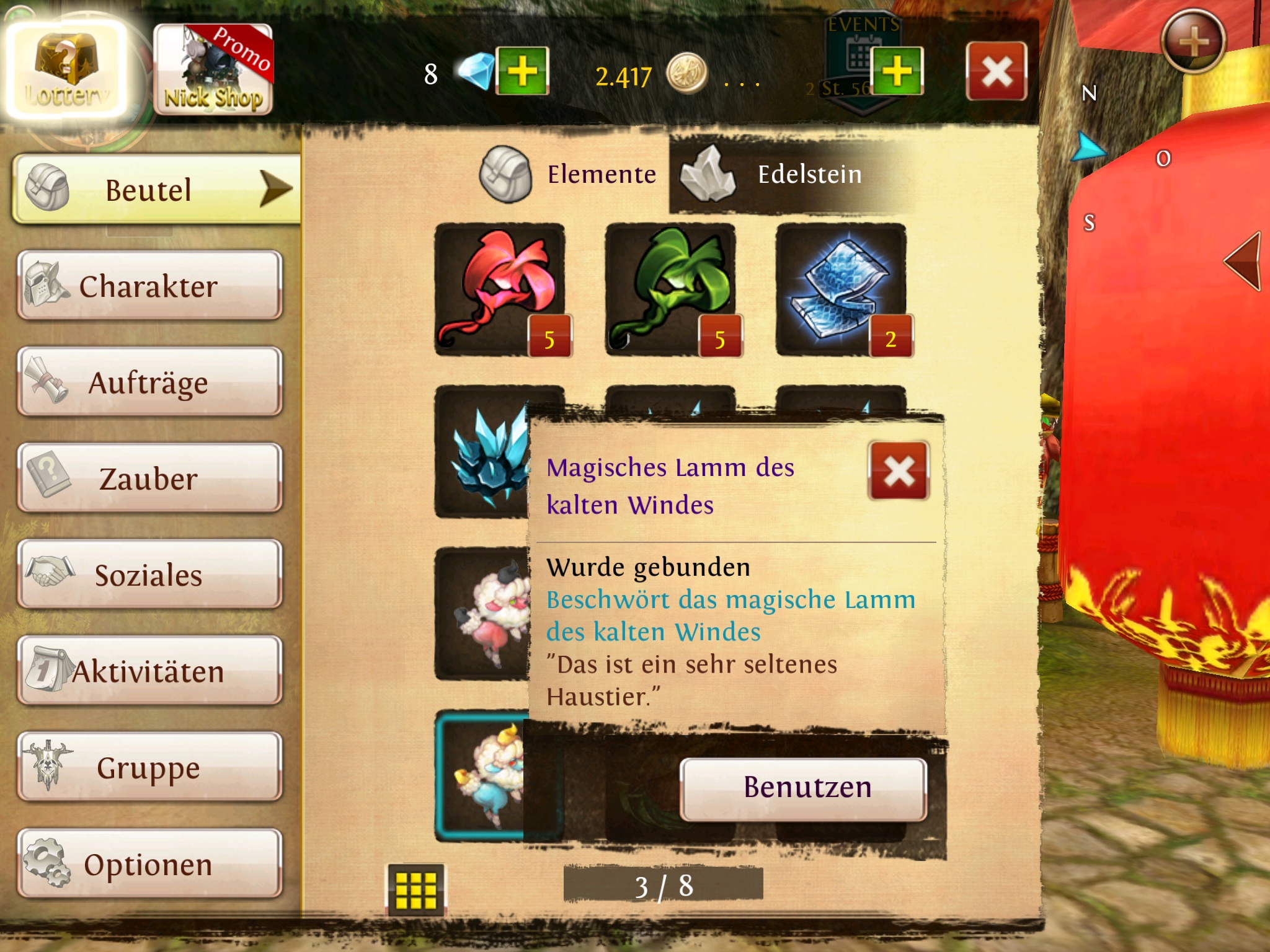The image size is (1270, 952).
Task: Select the blue scale cloth item slot
Action: [841, 289]
